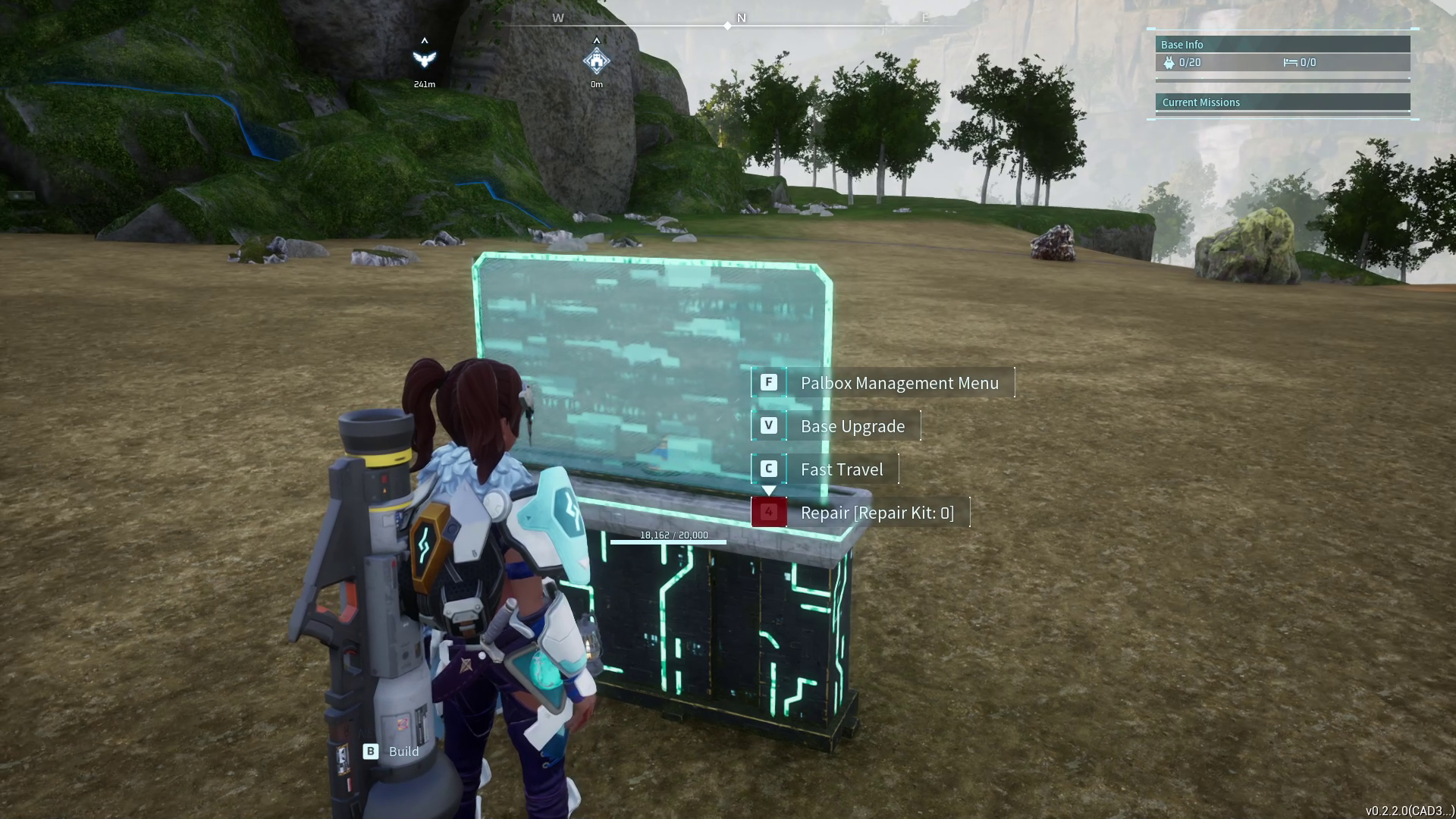Select the Fast Travel option
Screen dimensions: 1456x819
(842, 469)
